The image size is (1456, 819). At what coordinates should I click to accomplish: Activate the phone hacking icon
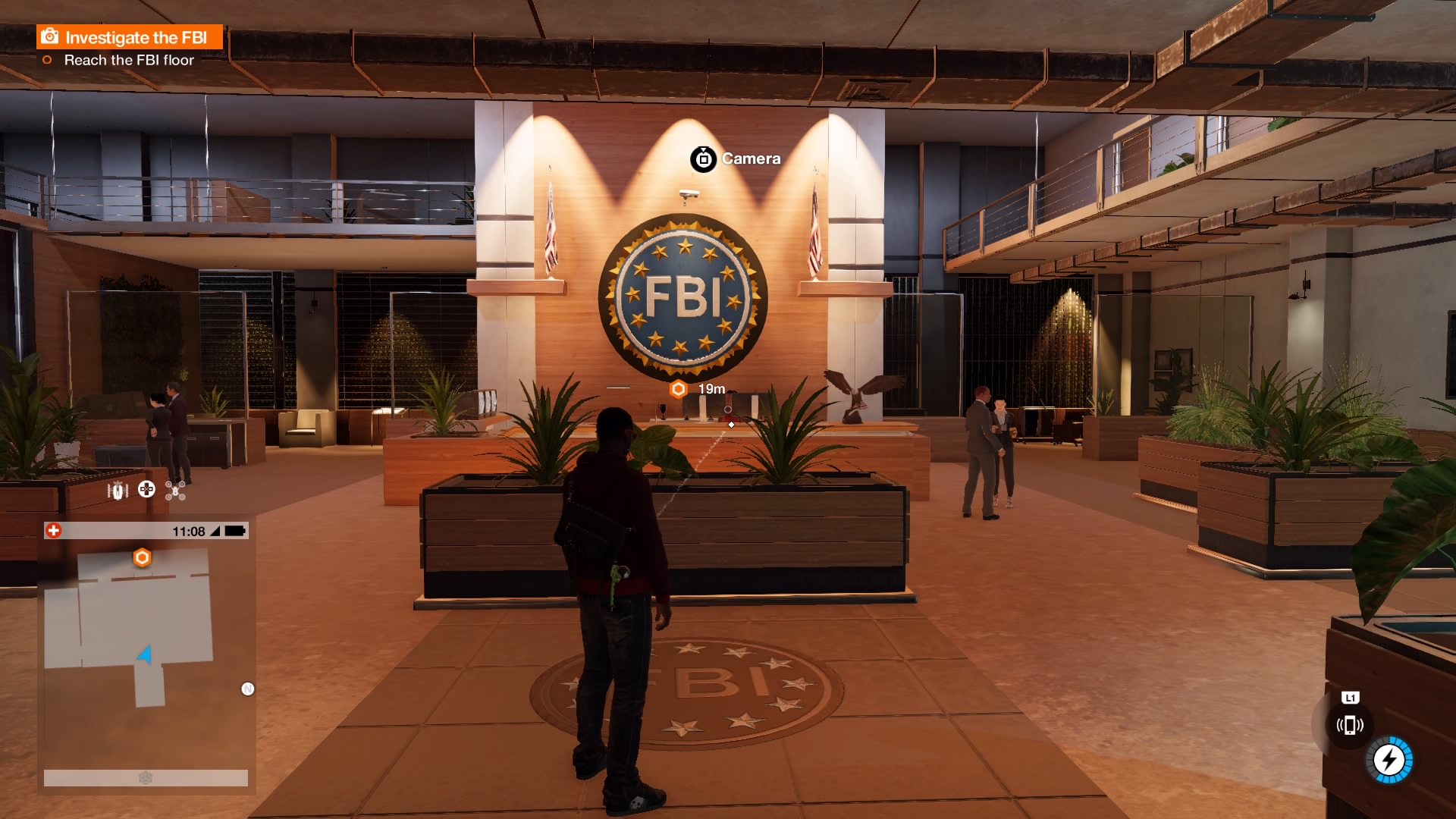click(1350, 726)
